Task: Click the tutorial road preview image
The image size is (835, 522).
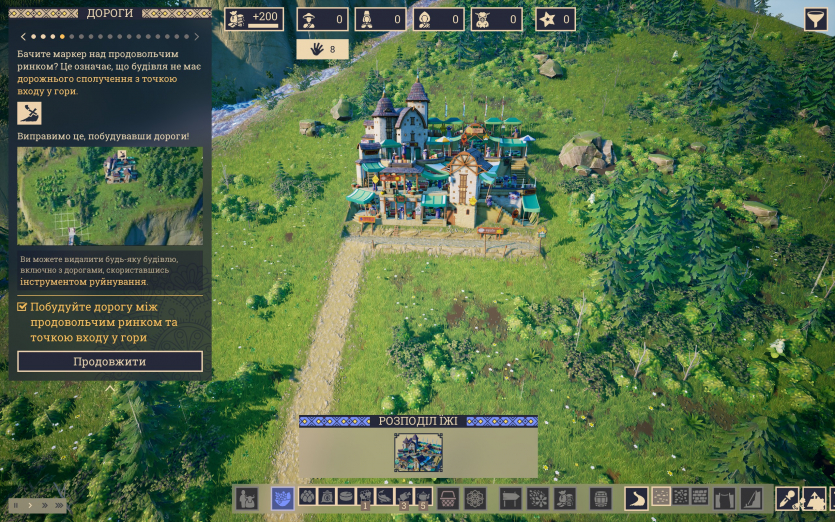Action: [x=110, y=196]
